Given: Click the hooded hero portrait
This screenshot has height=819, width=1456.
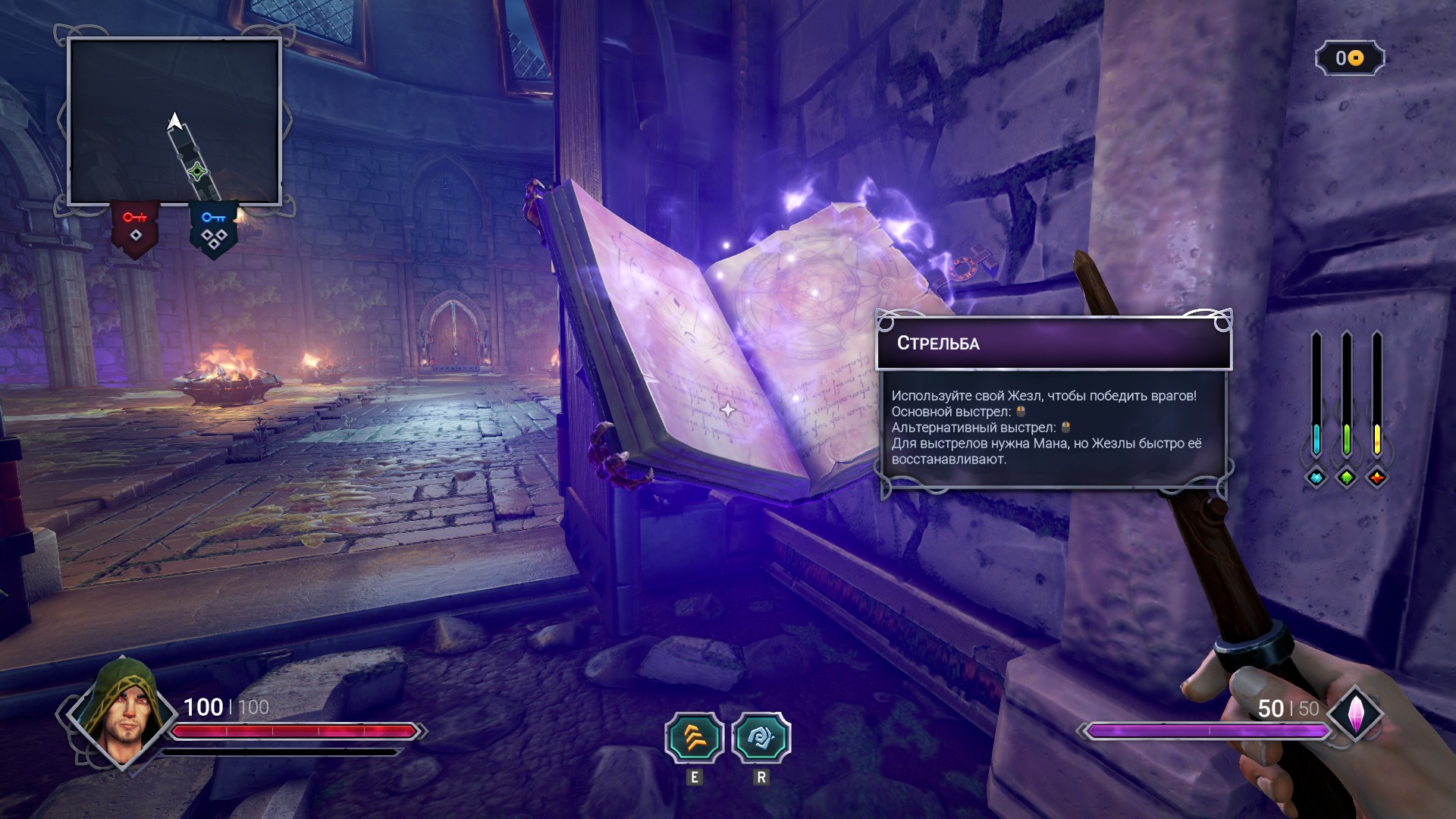Looking at the screenshot, I should pos(123,711).
